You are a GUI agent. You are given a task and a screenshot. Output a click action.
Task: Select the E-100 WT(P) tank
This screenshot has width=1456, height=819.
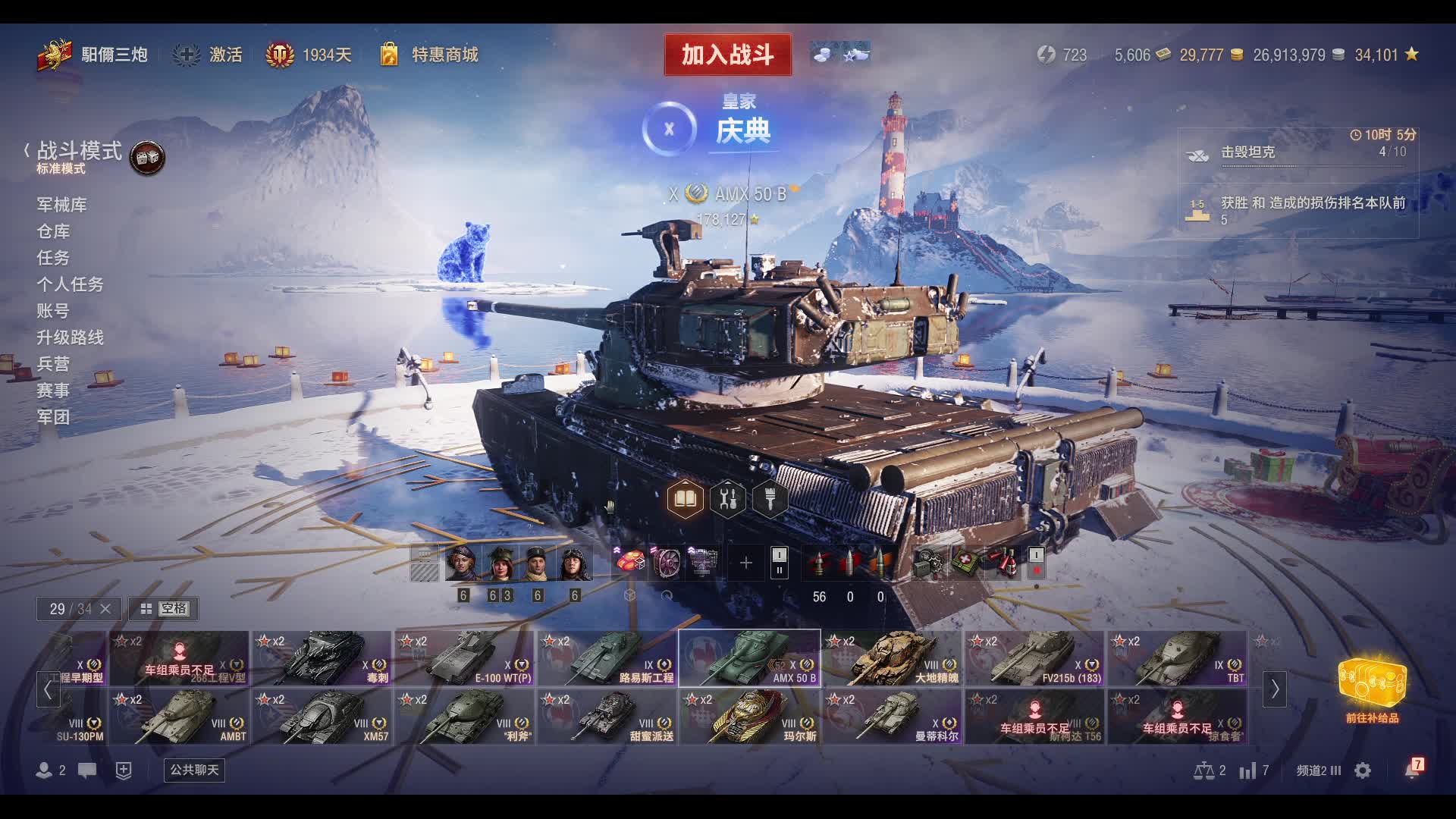[464, 658]
